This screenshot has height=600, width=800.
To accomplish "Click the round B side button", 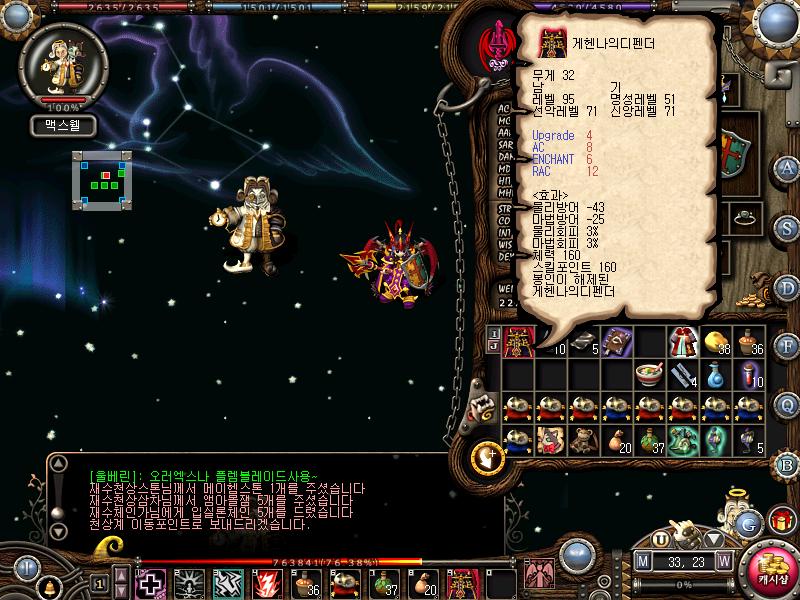I will click(787, 463).
